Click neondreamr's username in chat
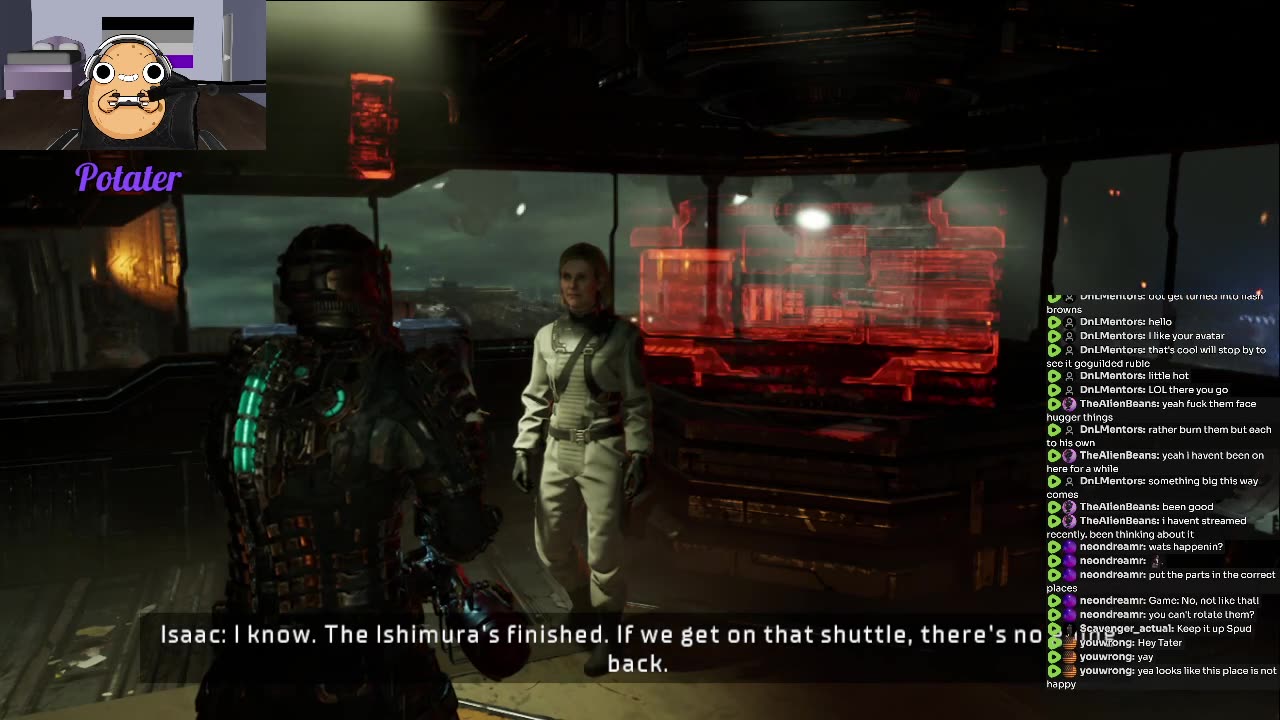Image resolution: width=1280 pixels, height=720 pixels. click(1110, 547)
